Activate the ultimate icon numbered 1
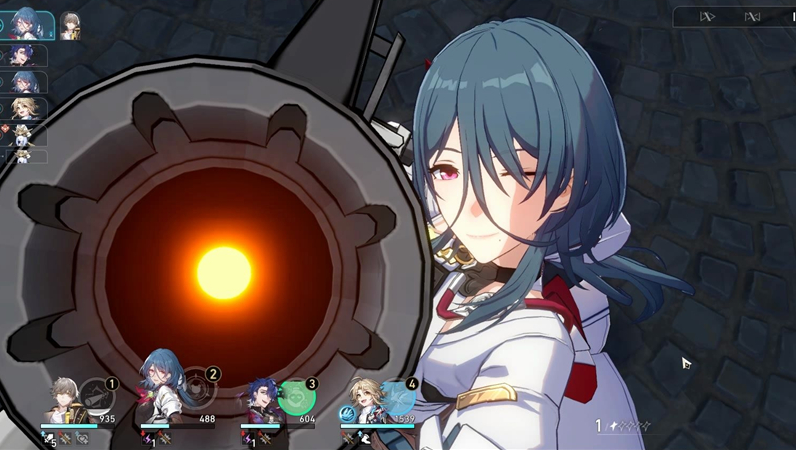The image size is (796, 450). 97,397
